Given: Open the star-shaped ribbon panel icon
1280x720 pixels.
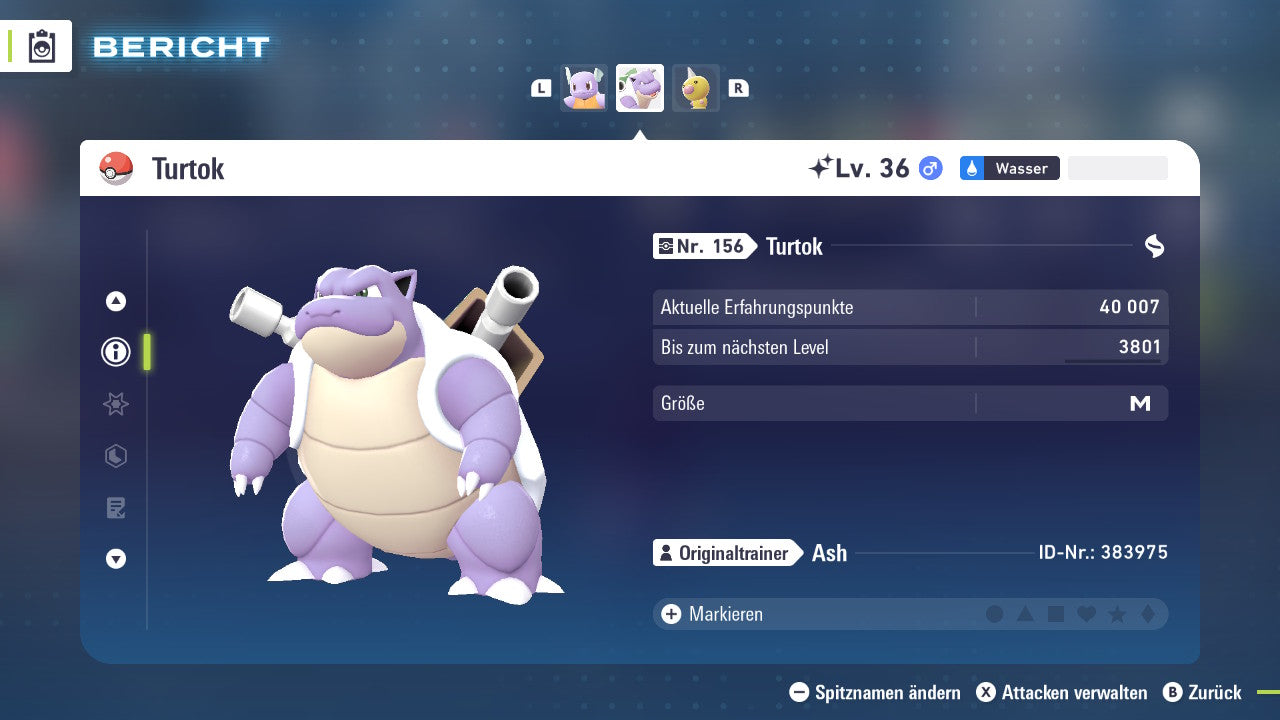Looking at the screenshot, I should (115, 404).
